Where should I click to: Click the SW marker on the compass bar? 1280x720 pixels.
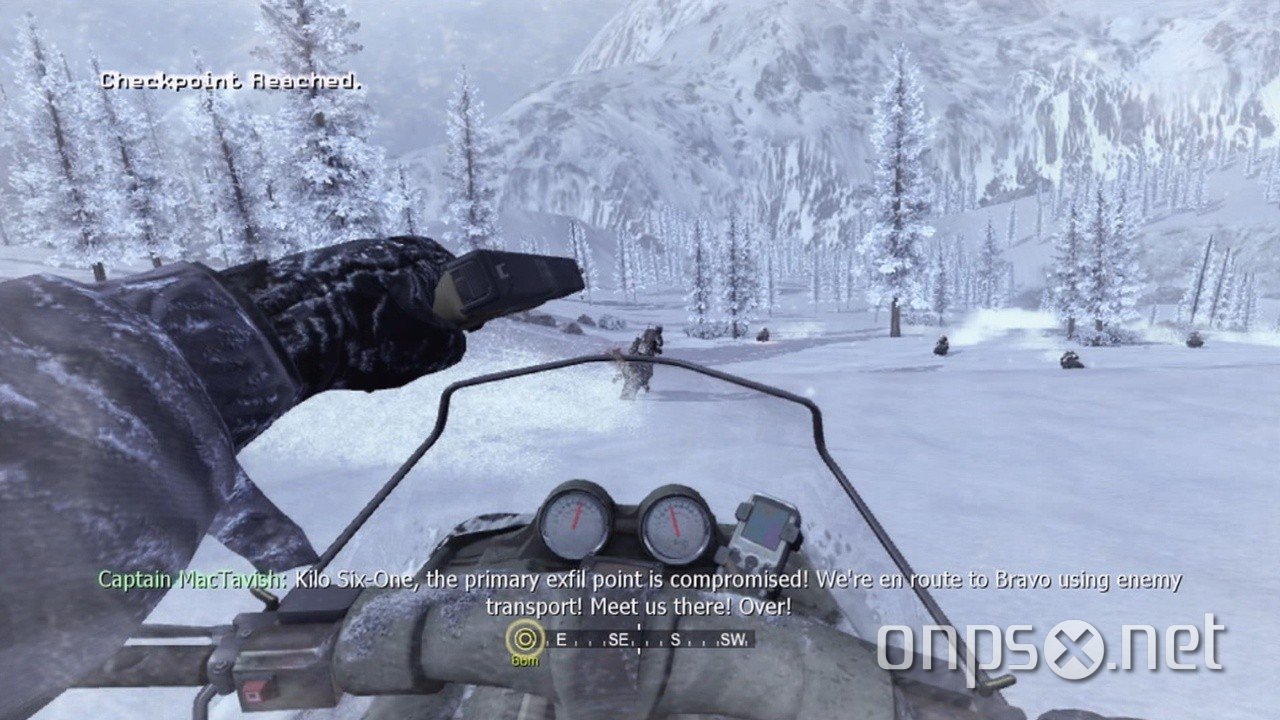coord(733,640)
